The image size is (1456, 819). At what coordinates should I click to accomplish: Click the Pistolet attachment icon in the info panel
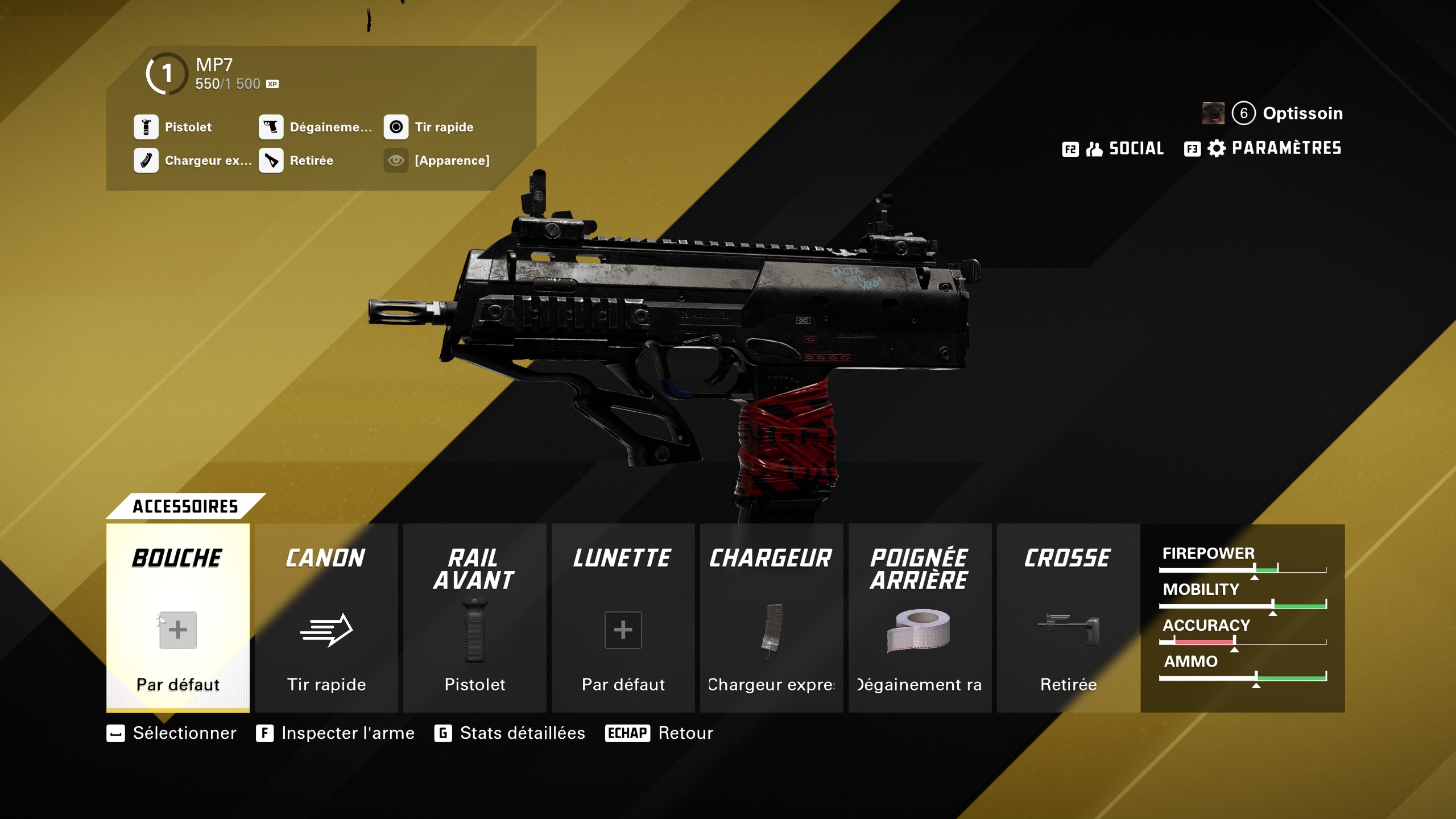[x=146, y=127]
